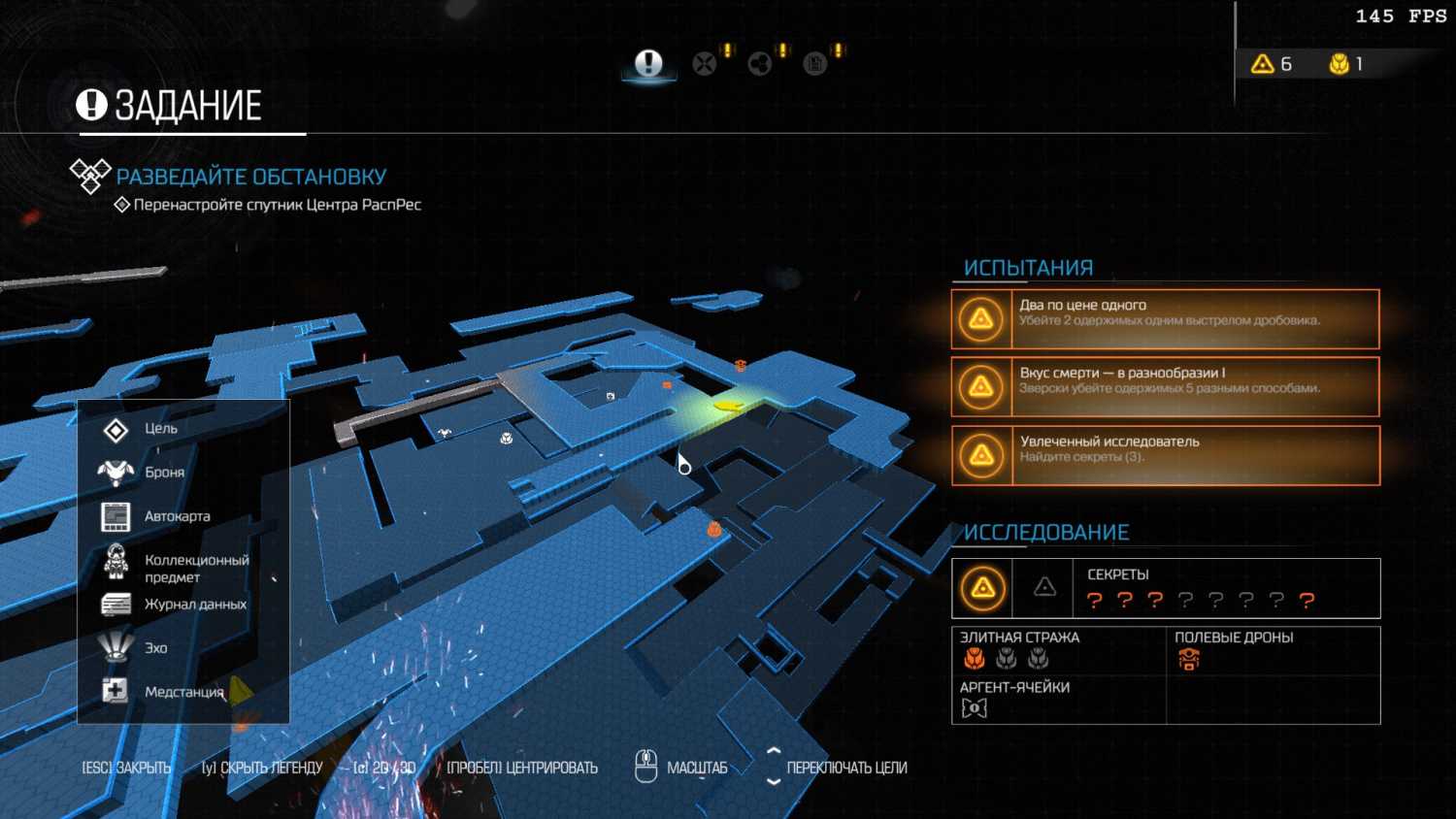Click the 'Коллекционный предмет' legend entry
The width and height of the screenshot is (1456, 819).
point(196,568)
